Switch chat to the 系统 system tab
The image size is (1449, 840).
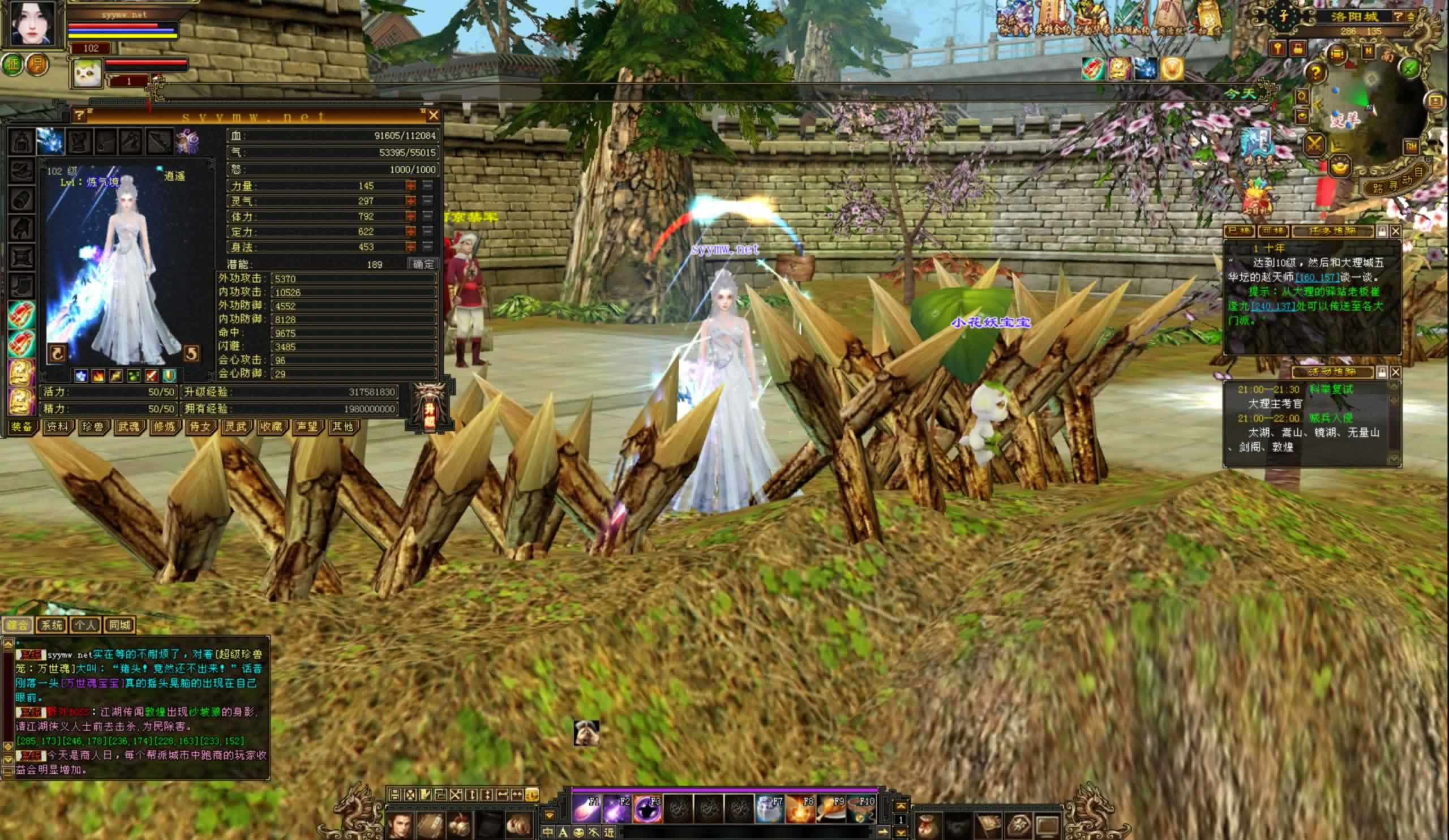[50, 625]
